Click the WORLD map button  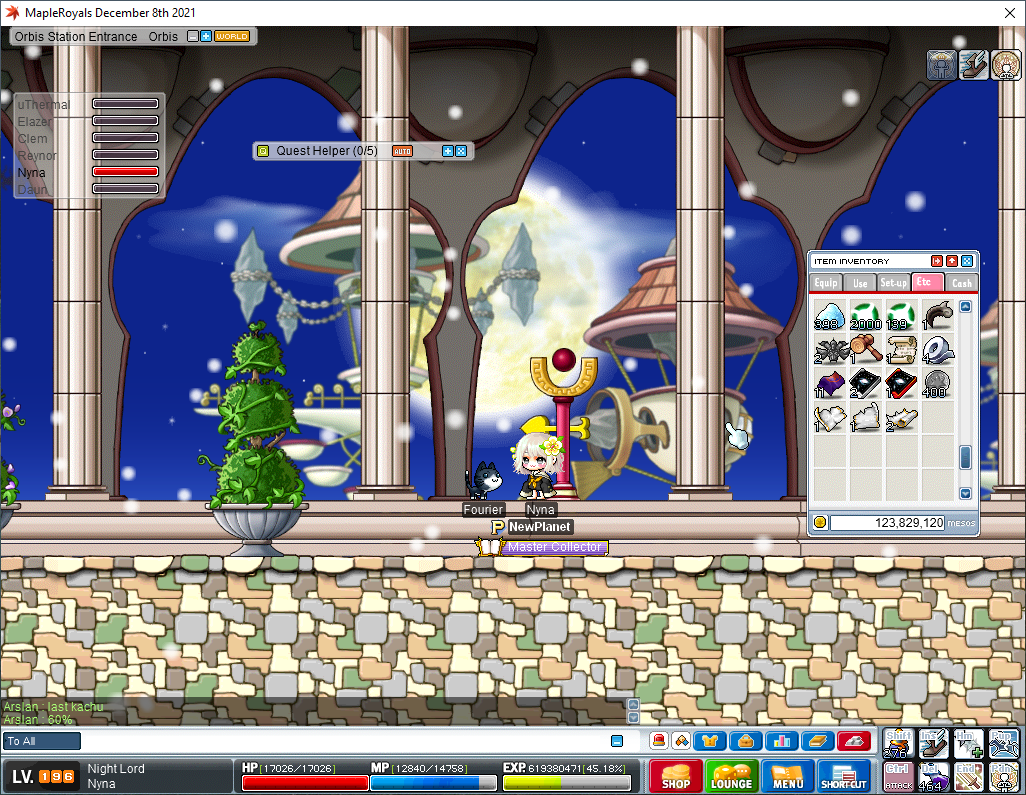pyautogui.click(x=232, y=37)
